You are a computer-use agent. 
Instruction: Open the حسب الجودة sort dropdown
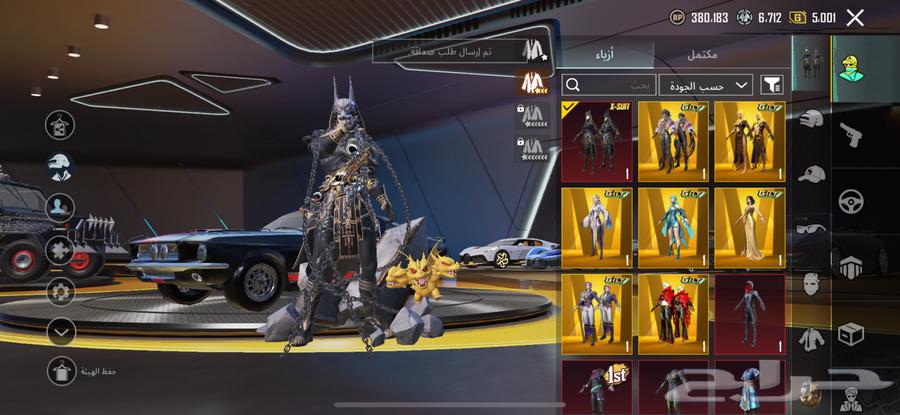(705, 85)
